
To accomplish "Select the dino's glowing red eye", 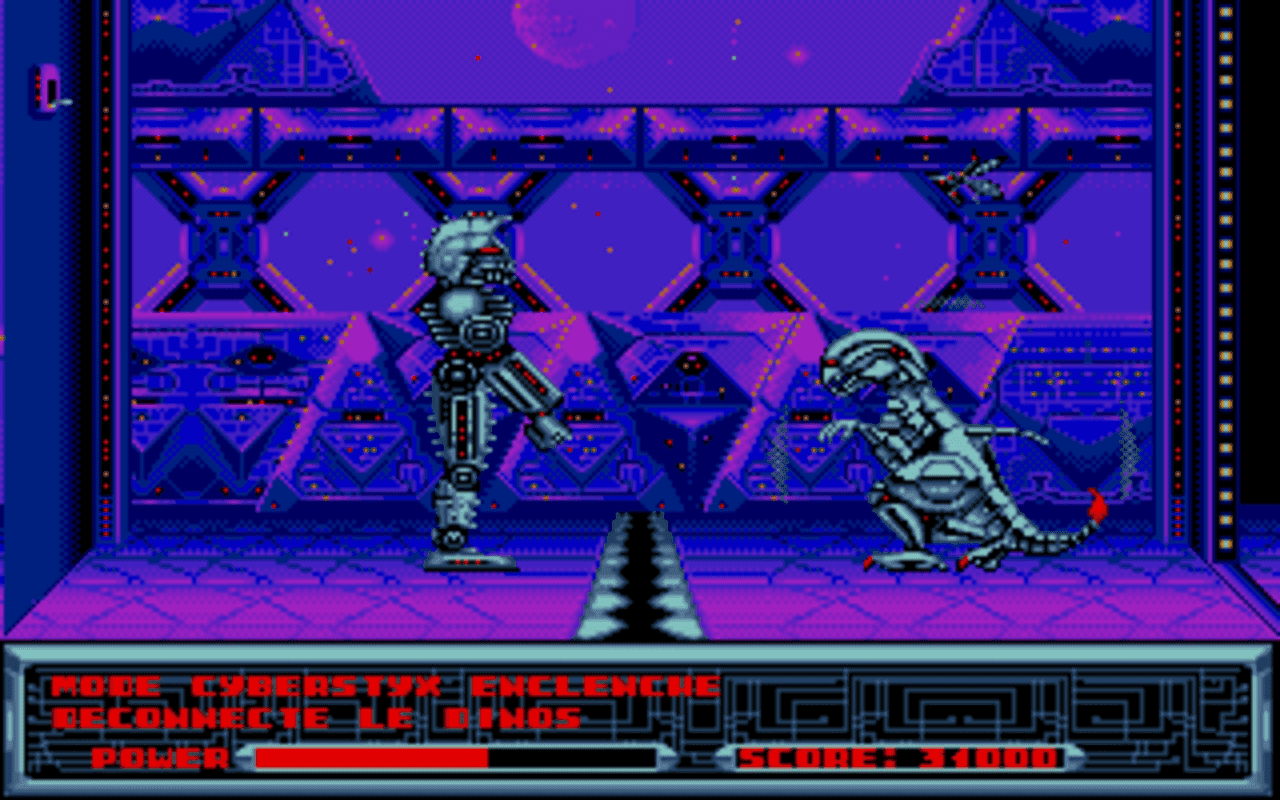I will pyautogui.click(x=831, y=362).
